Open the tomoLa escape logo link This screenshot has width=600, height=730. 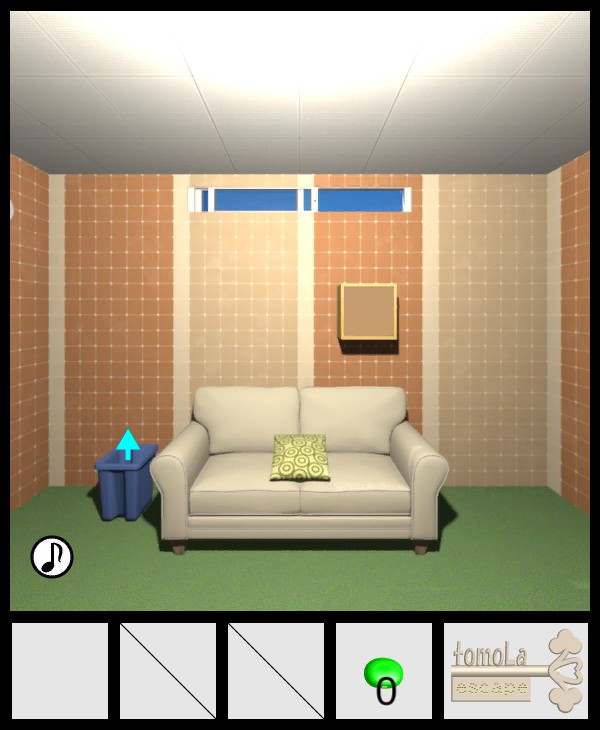[516, 671]
